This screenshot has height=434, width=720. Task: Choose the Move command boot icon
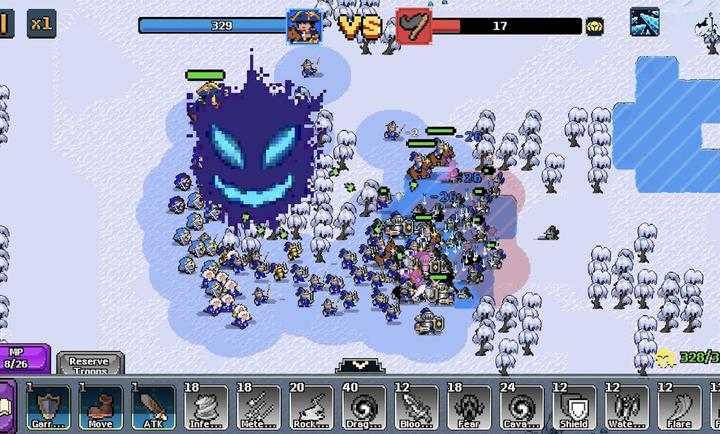point(99,407)
